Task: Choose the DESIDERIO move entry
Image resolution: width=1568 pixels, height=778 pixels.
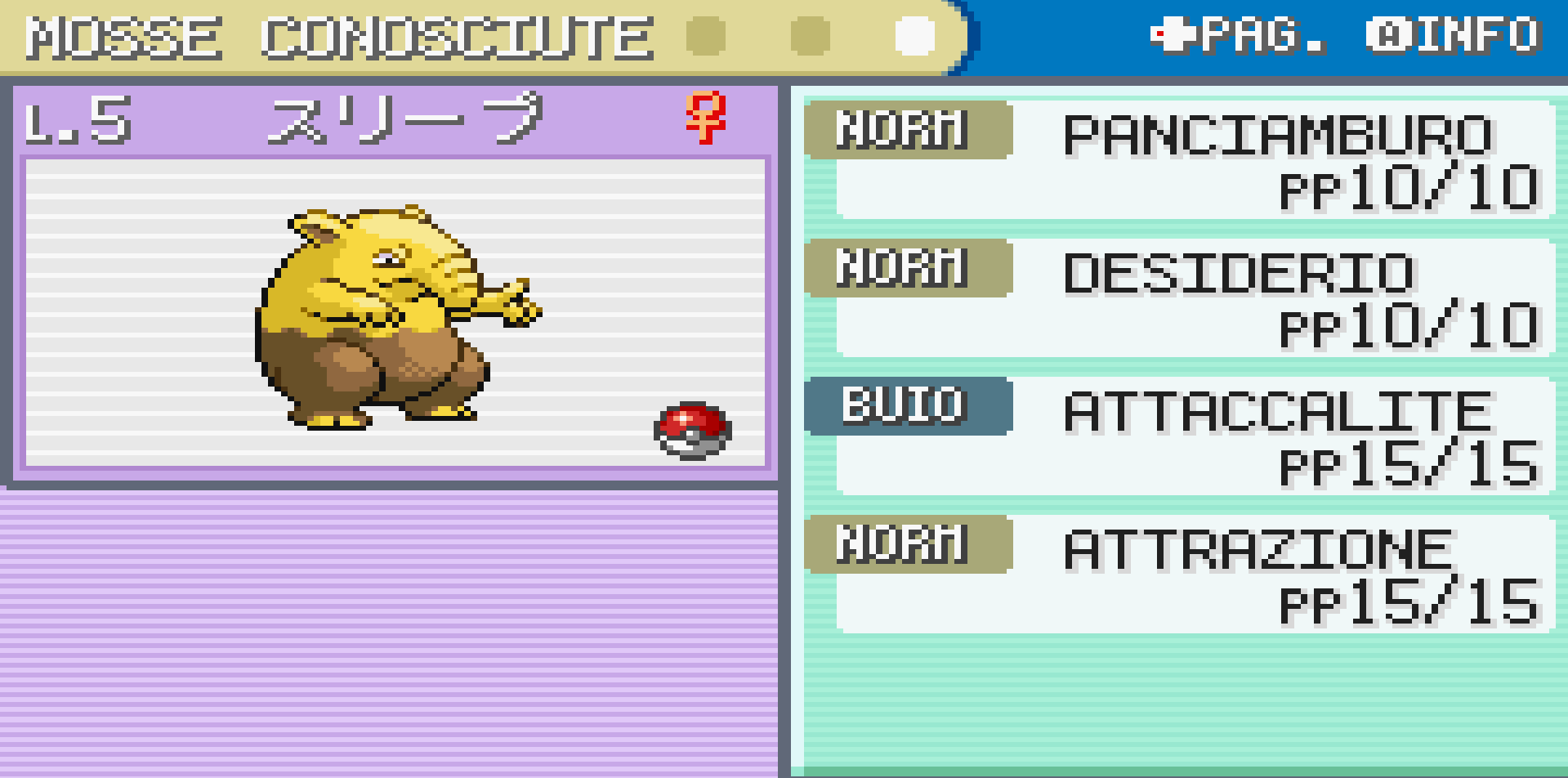Action: coord(1238,273)
